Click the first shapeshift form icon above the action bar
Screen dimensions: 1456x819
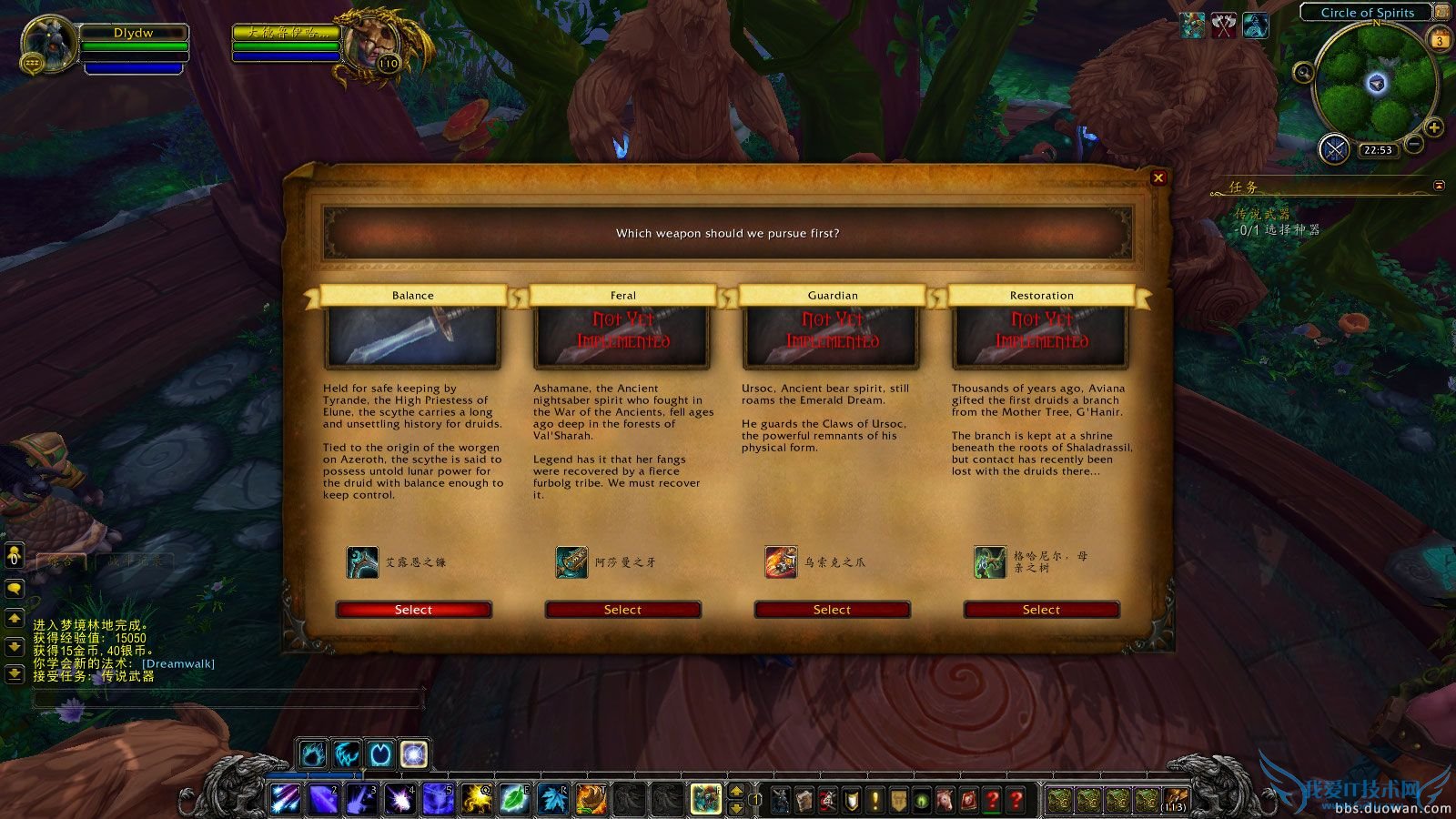[x=312, y=753]
